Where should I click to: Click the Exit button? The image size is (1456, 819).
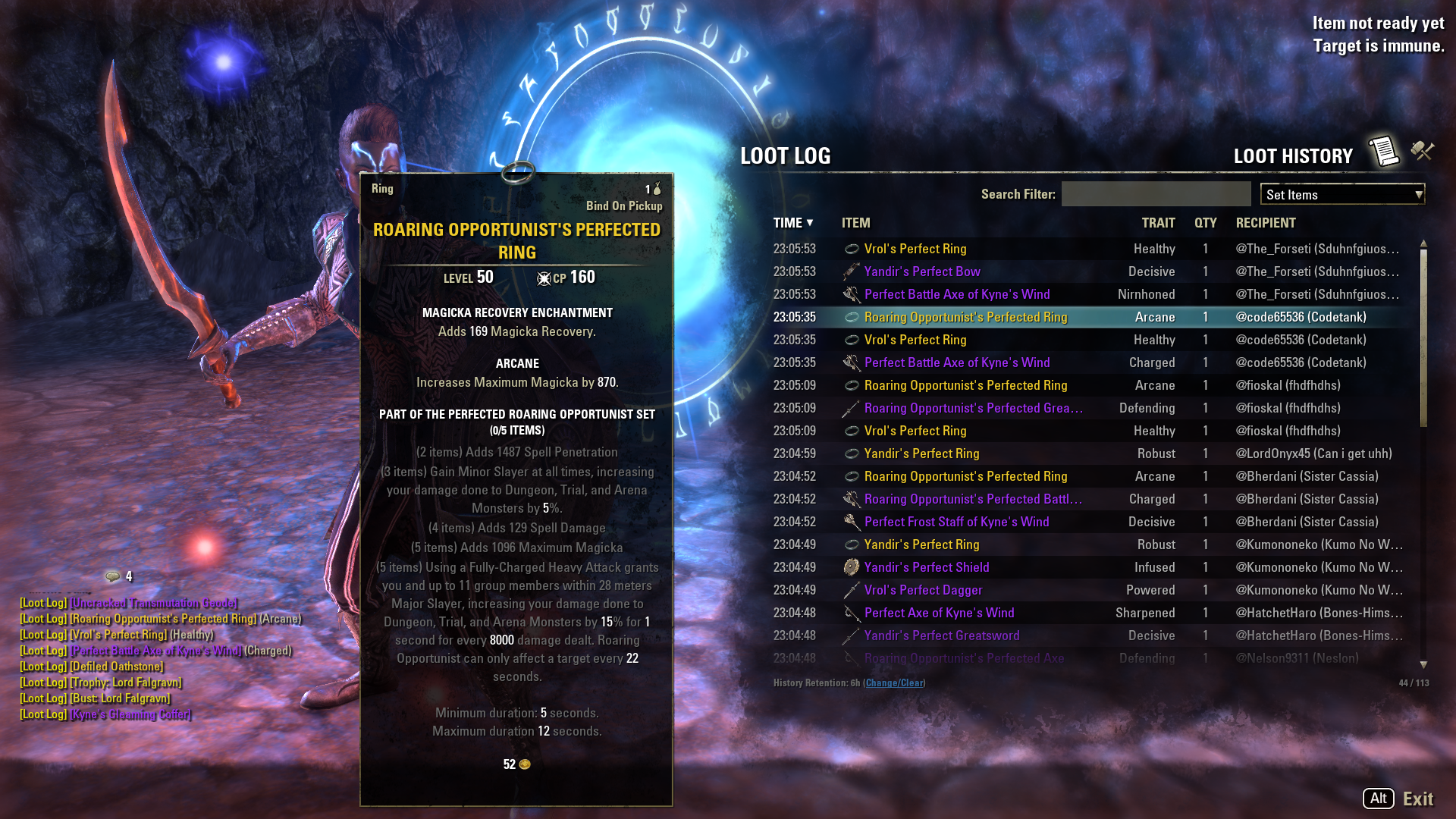1417,799
